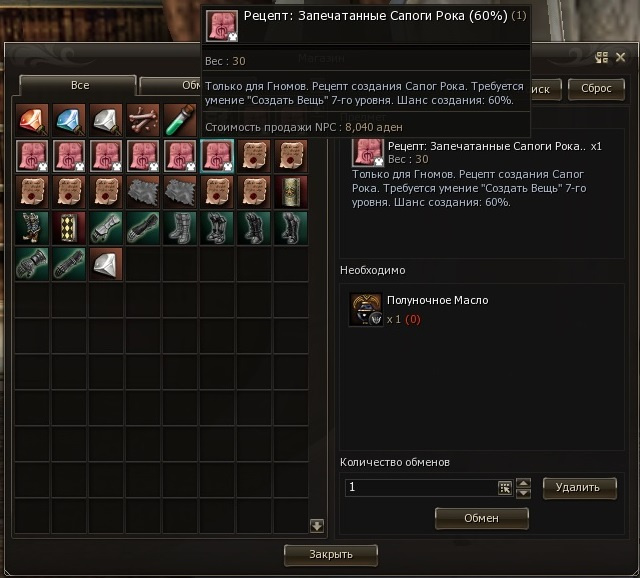Click the Обмен exchange button
This screenshot has width=640, height=578.
(481, 518)
